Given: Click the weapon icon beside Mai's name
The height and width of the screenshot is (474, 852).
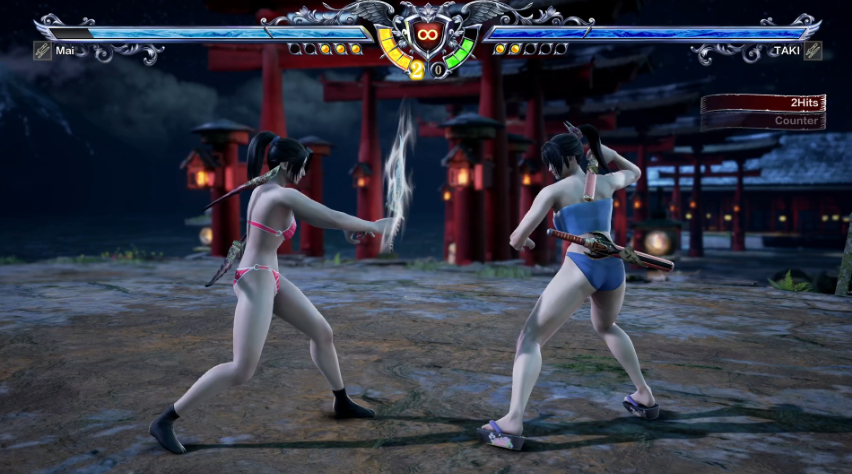Looking at the screenshot, I should [x=42, y=50].
